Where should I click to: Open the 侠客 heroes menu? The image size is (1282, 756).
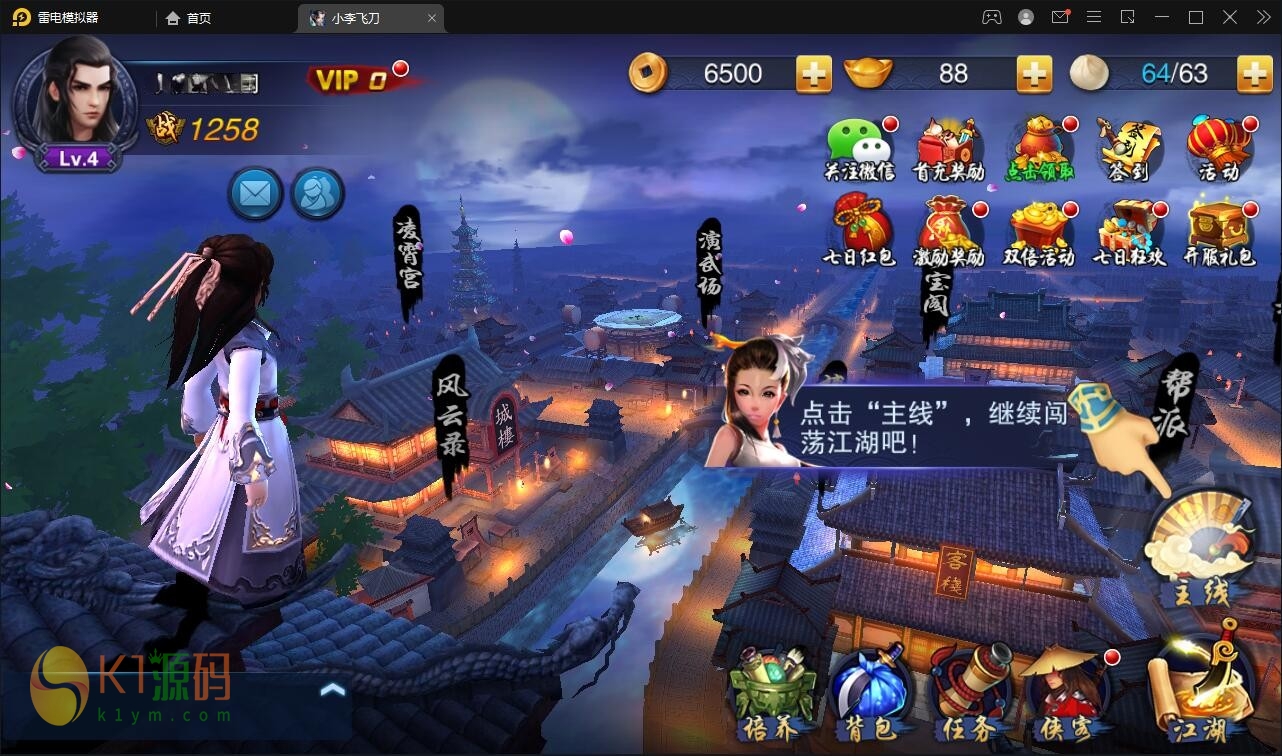pos(1066,692)
